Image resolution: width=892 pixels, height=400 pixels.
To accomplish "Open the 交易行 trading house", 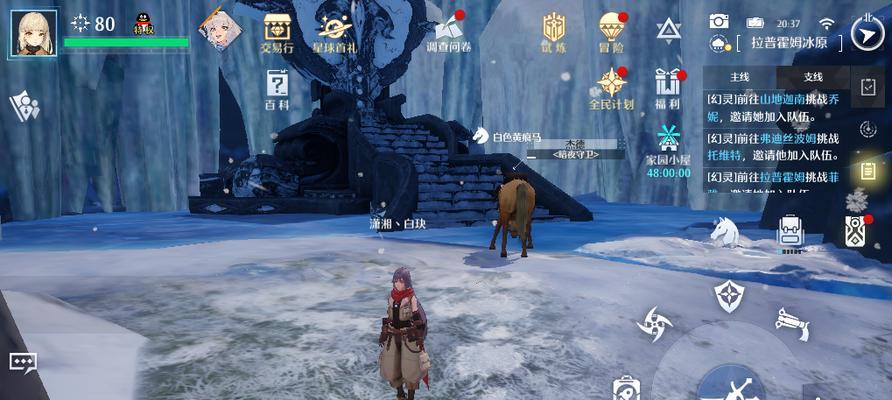I will [277, 33].
